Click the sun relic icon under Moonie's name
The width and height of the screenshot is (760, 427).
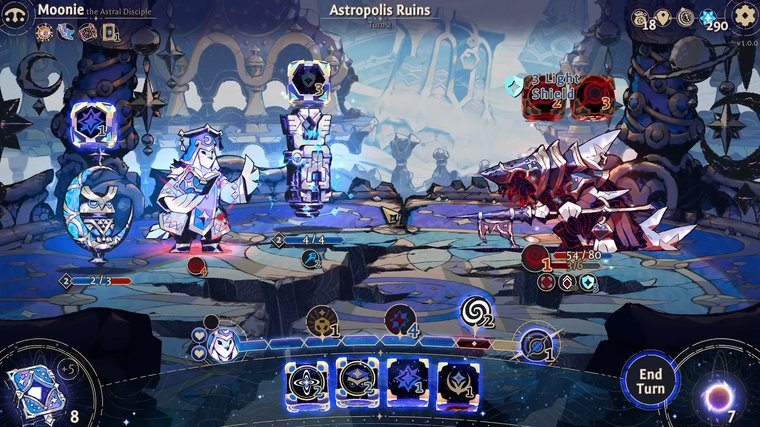44,33
